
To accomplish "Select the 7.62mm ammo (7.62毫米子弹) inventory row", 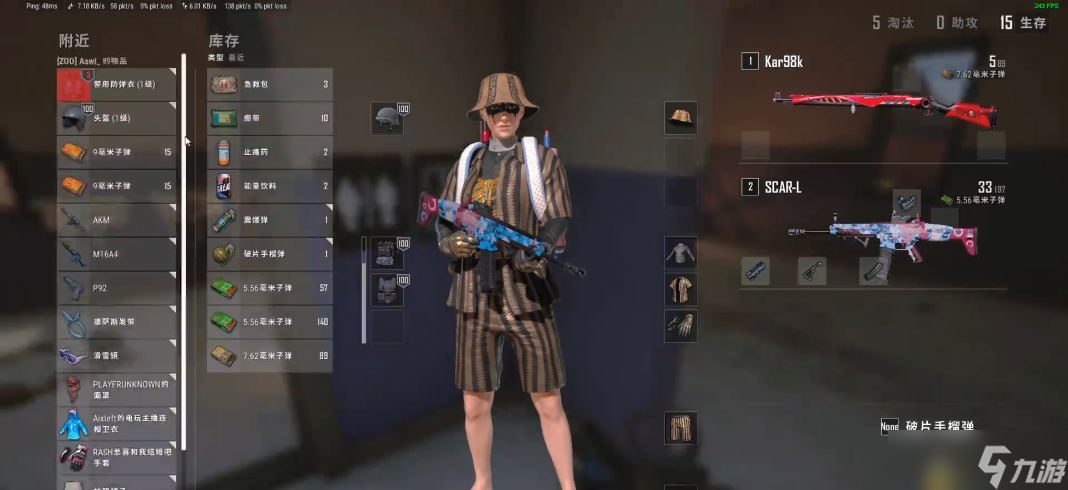I will (x=269, y=355).
